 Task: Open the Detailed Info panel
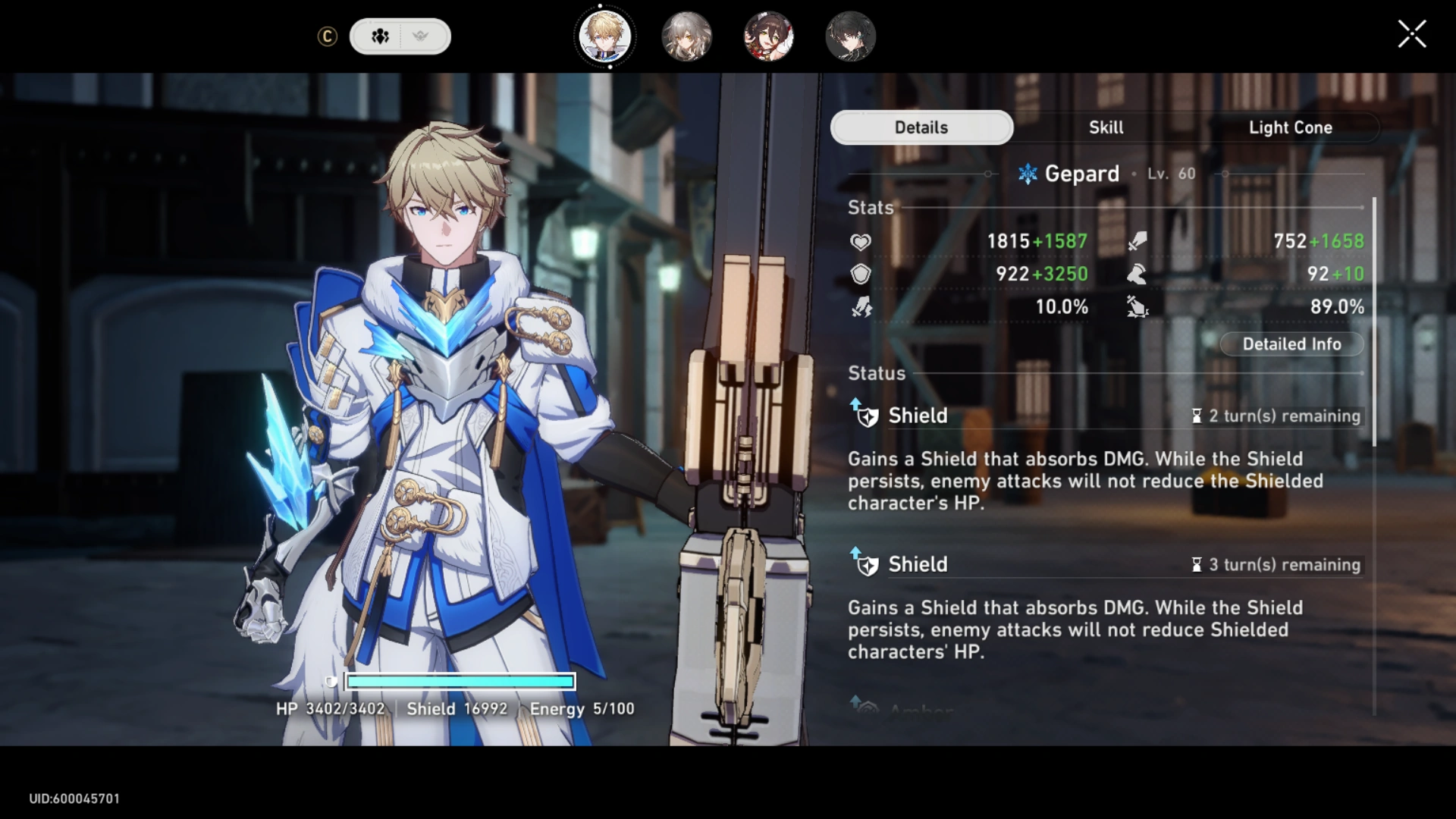coord(1291,344)
